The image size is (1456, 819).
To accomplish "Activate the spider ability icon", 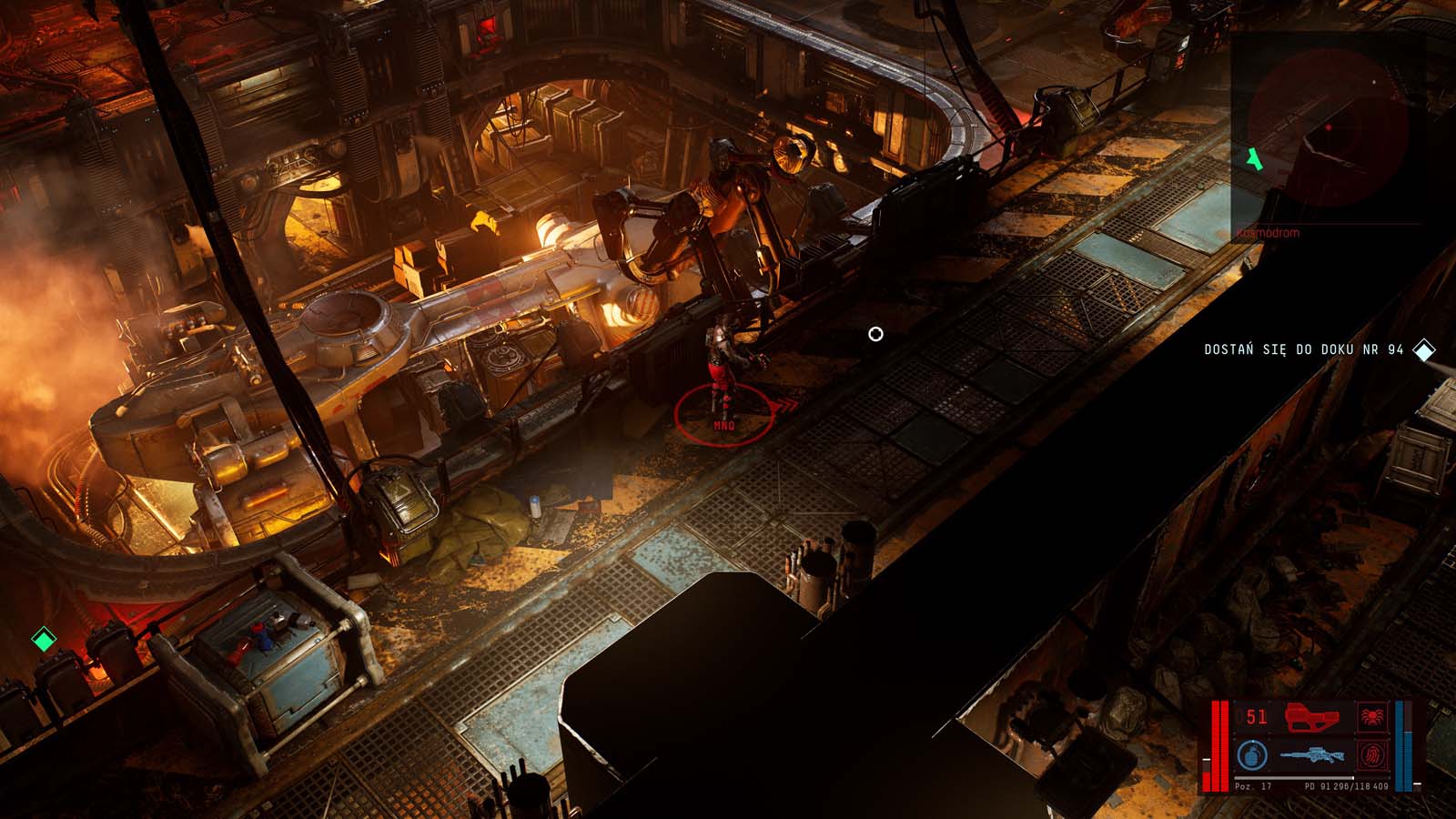I will (x=1370, y=717).
